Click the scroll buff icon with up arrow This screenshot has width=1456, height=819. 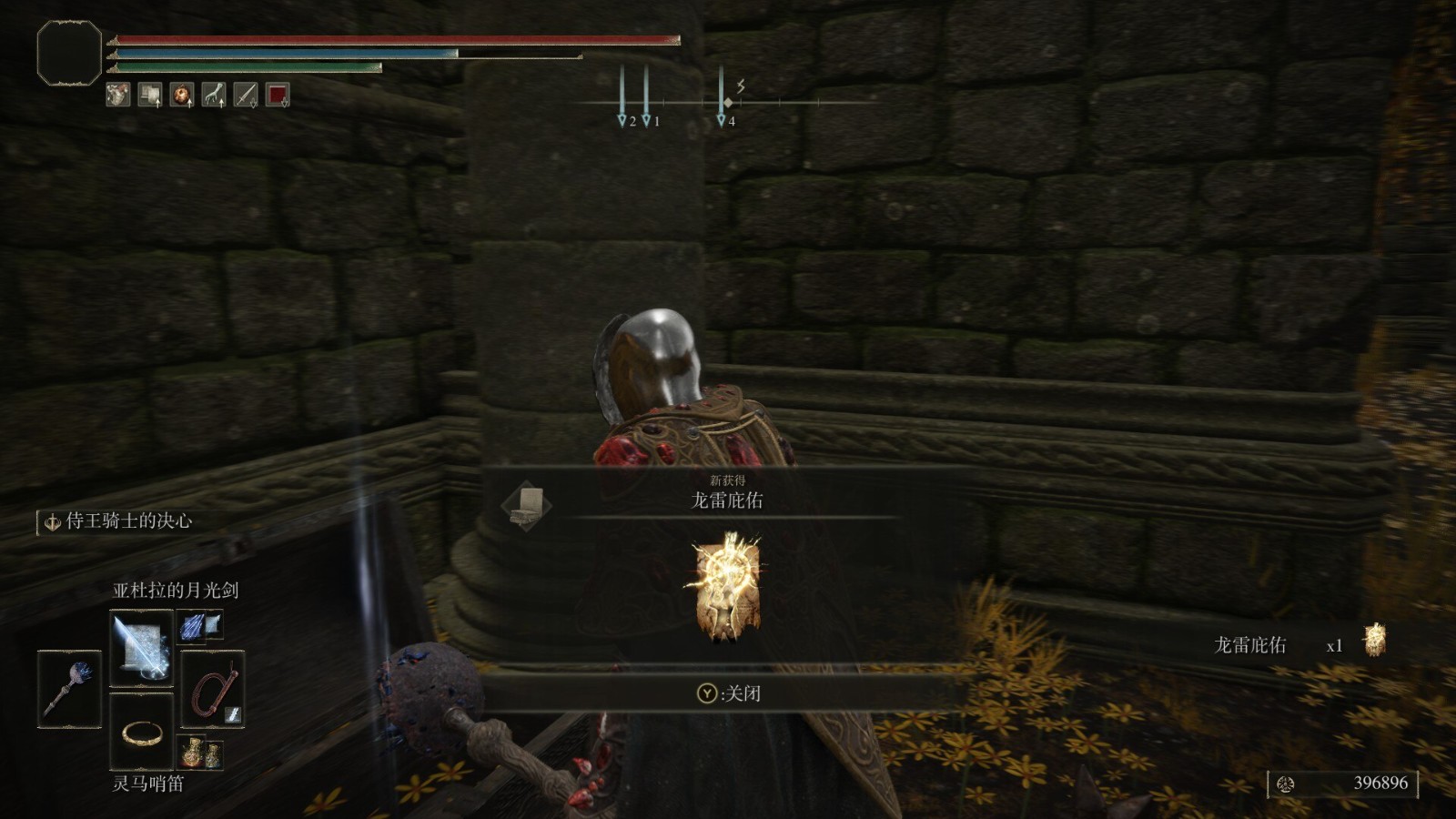[149, 94]
